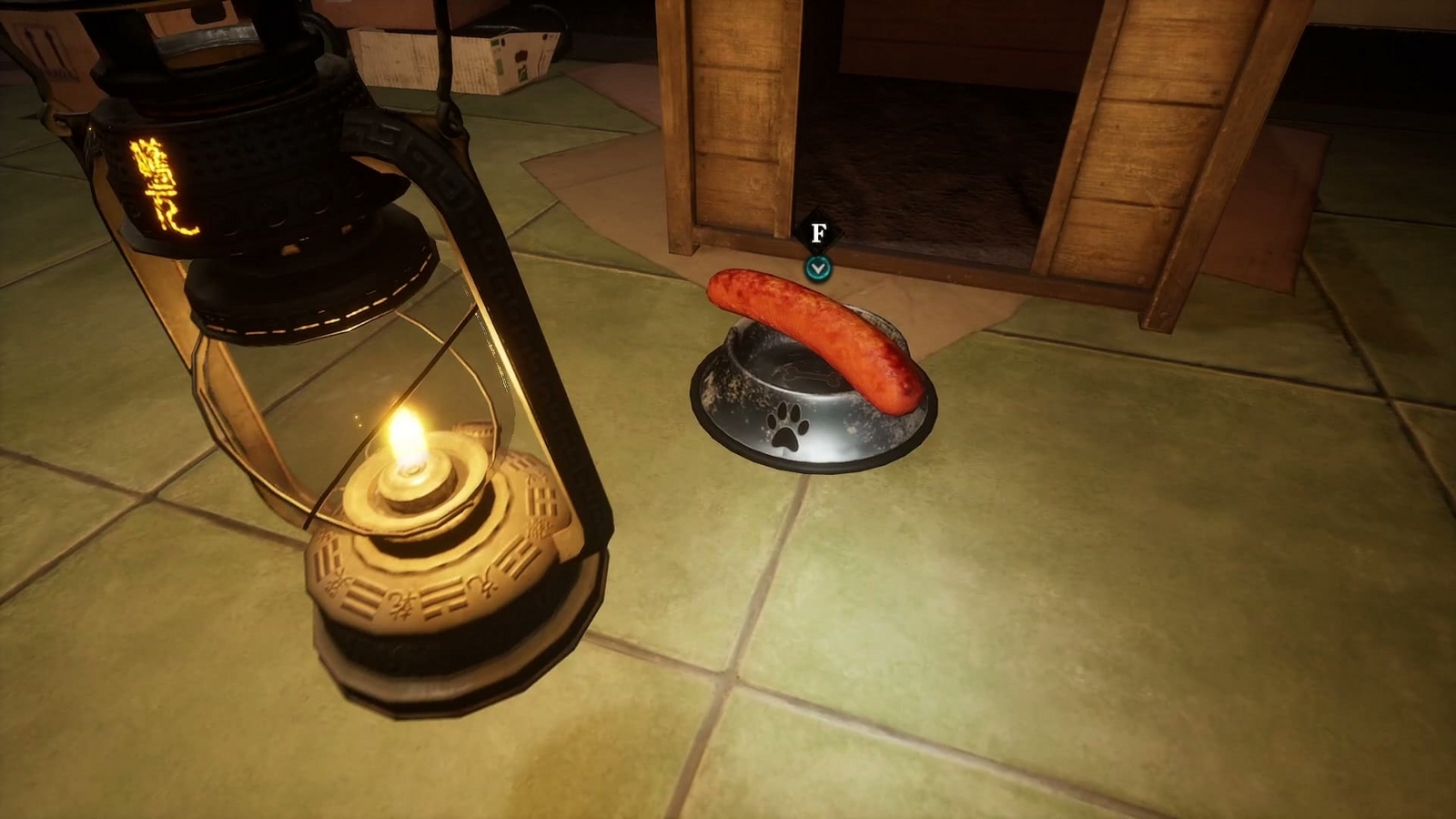Screen dimensions: 1456x819
Task: Click the recycling symbol on the cardboard box
Action: point(523,74)
